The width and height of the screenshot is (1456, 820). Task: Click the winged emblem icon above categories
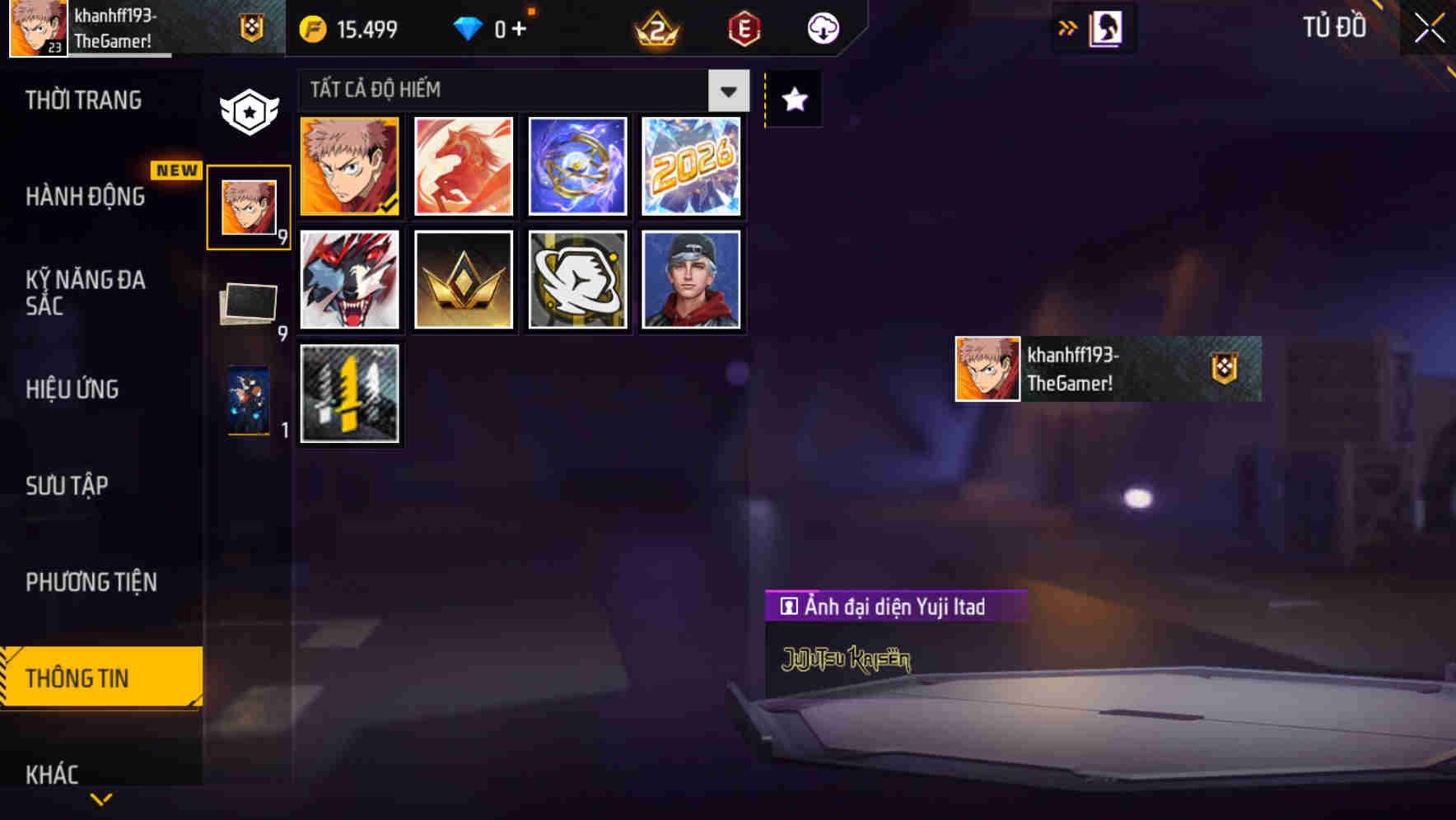(x=248, y=108)
